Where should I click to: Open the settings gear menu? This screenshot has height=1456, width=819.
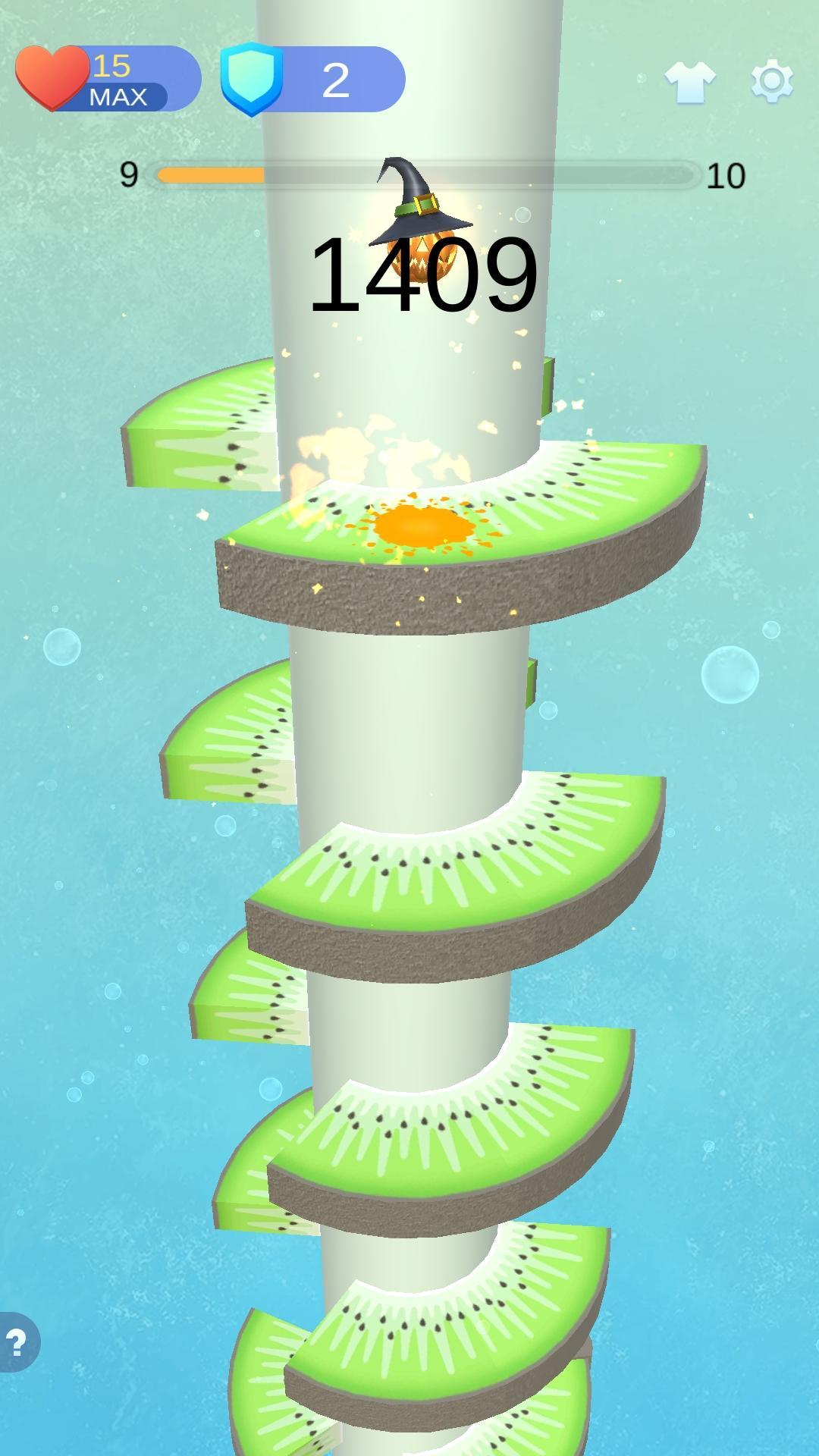coord(772,80)
